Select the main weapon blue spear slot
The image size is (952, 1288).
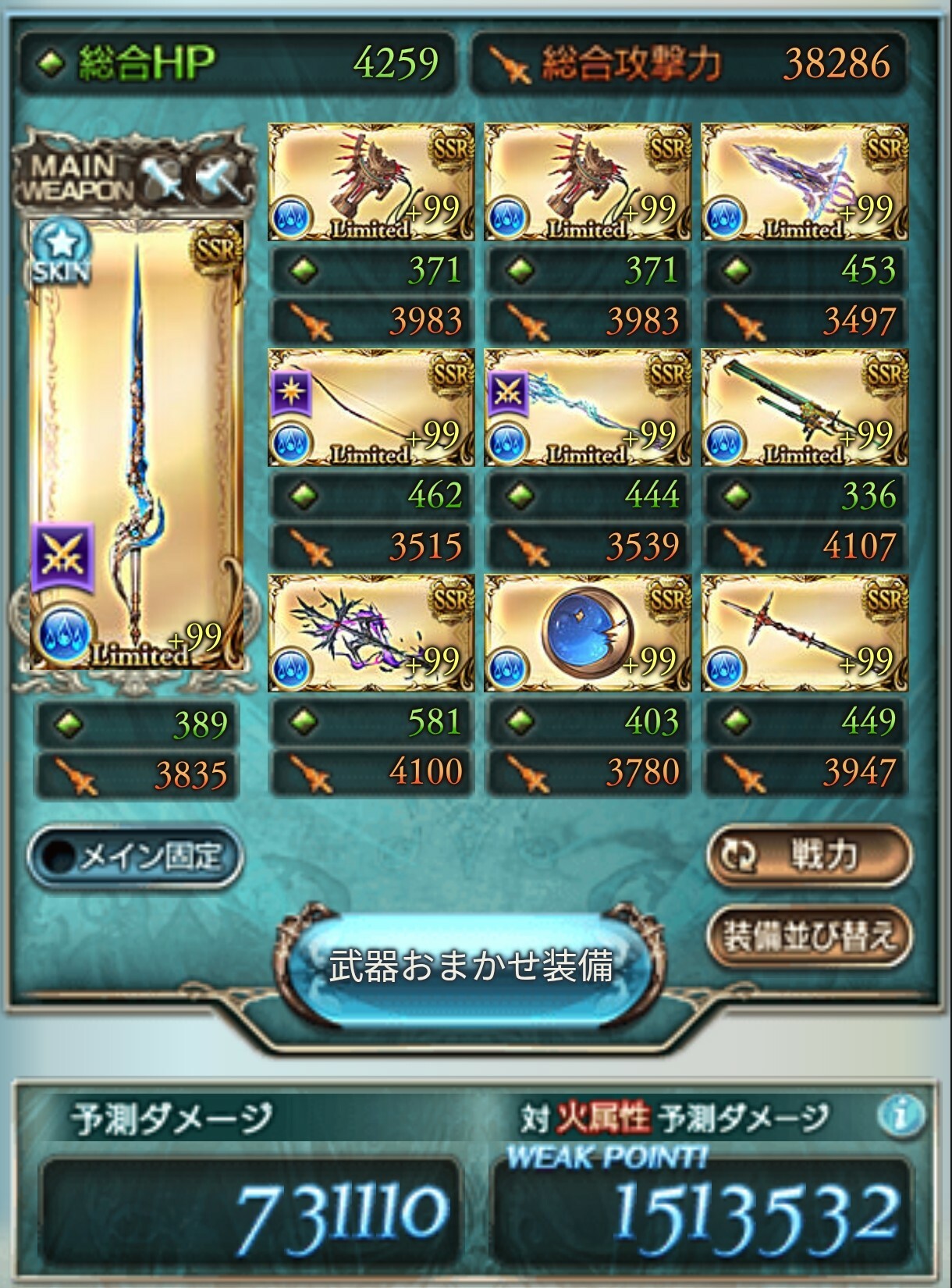[137, 444]
